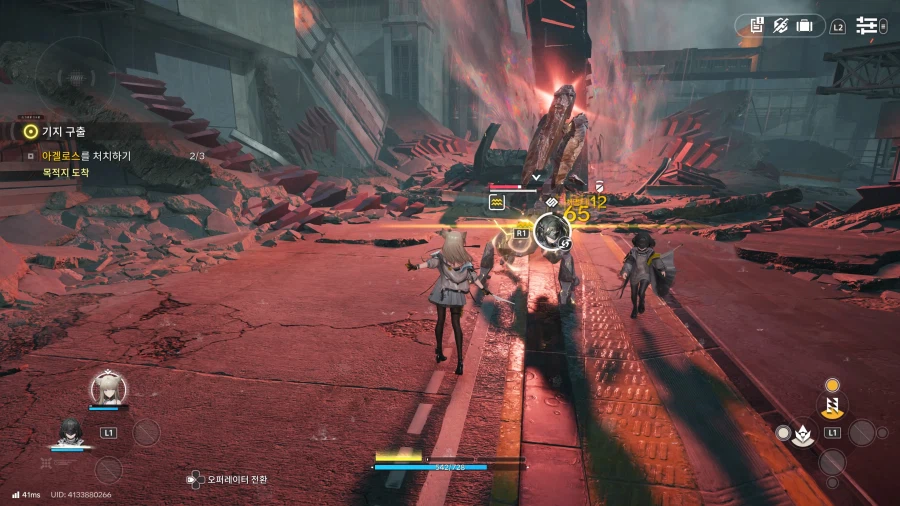The height and width of the screenshot is (506, 900).
Task: Activate the yellow zigzag skill icon
Action: 831,406
